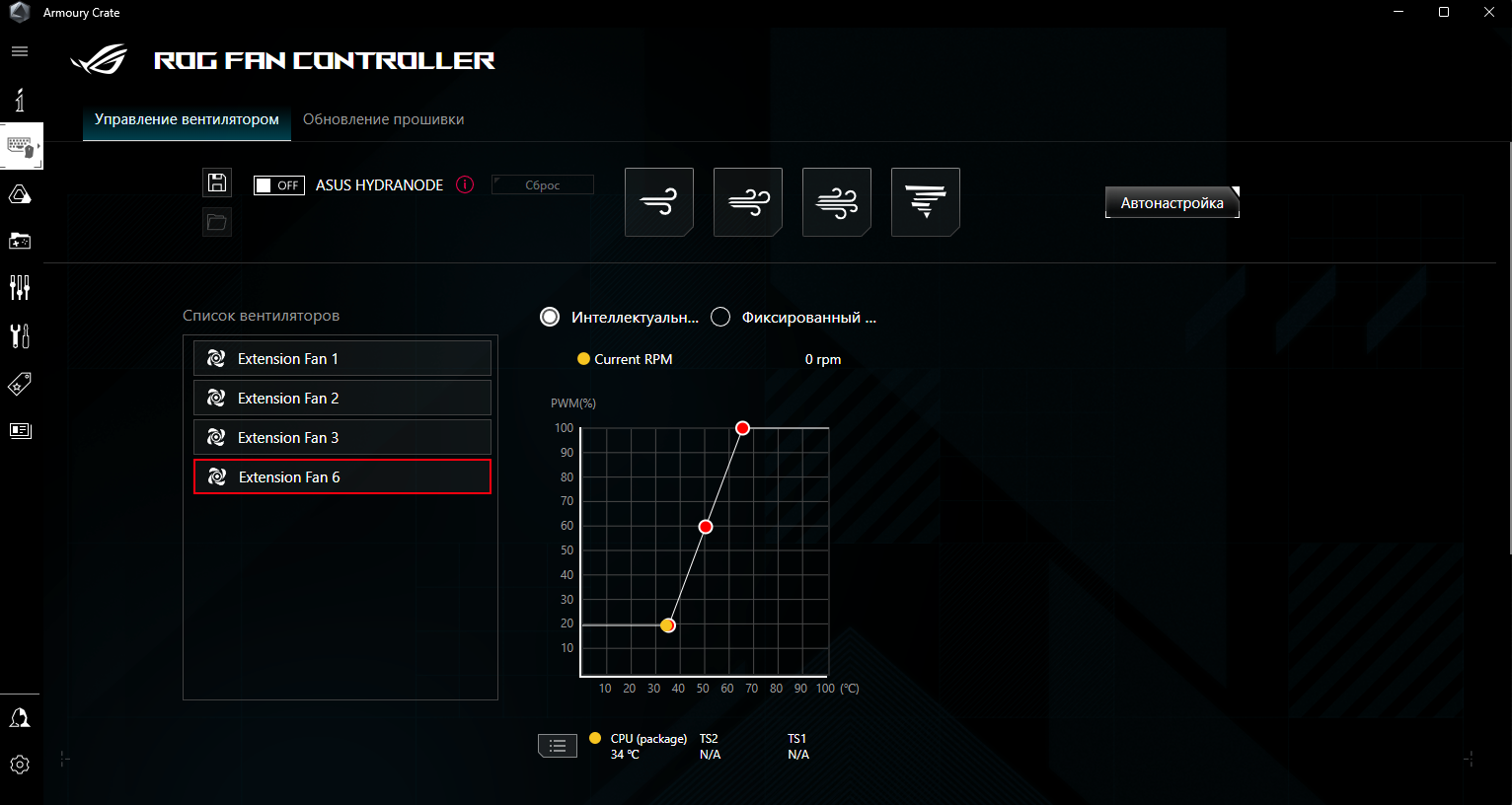The image size is (1512, 805).
Task: Open the sensor source list icon below the graph
Action: pyautogui.click(x=558, y=746)
